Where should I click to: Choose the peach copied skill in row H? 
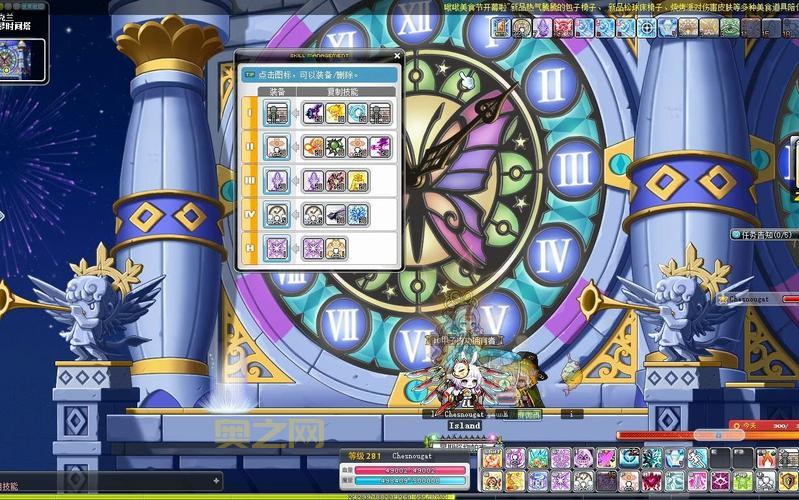click(336, 248)
